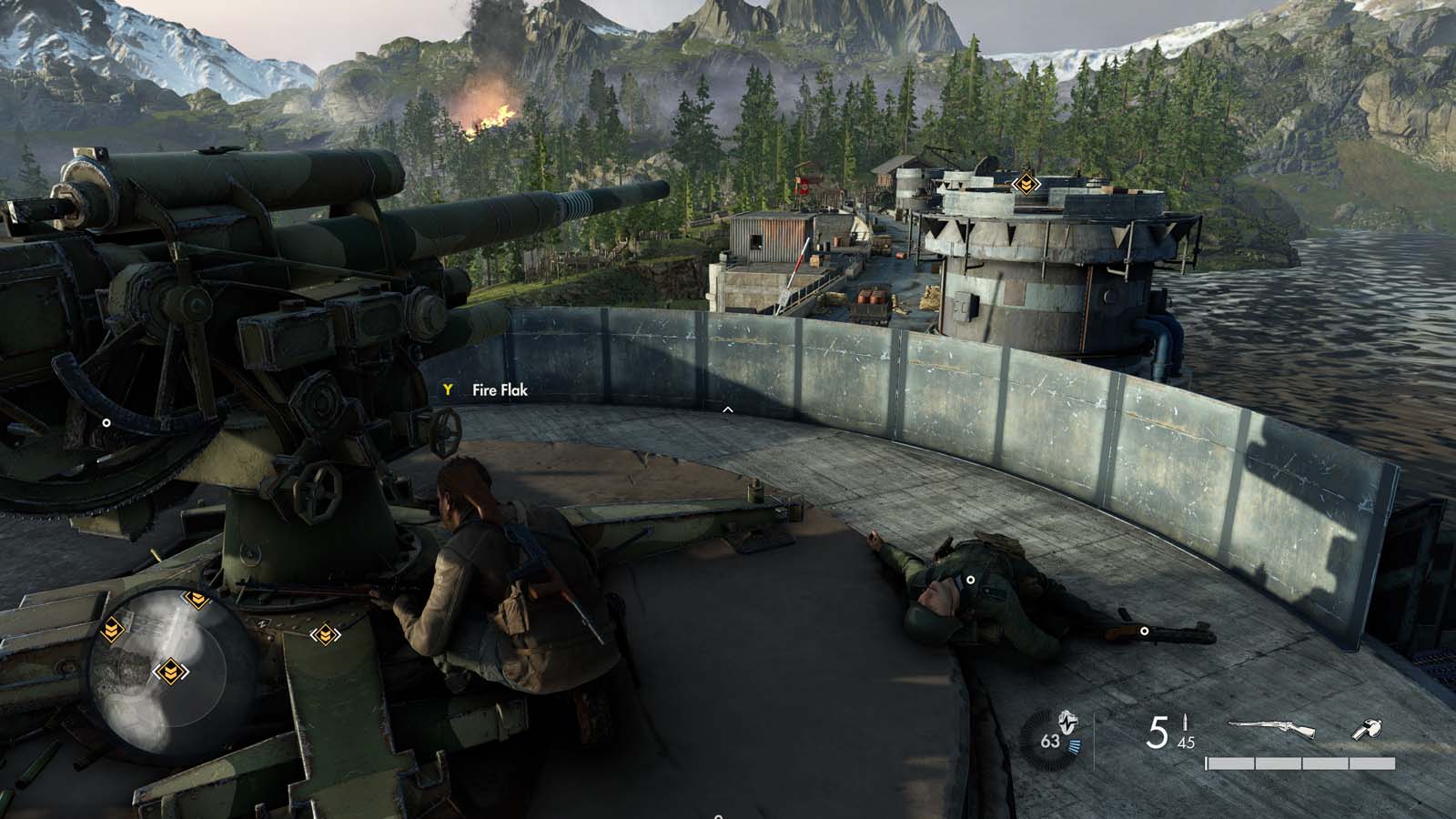
Task: Click the yellow Y button prompt icon
Action: pyautogui.click(x=447, y=388)
